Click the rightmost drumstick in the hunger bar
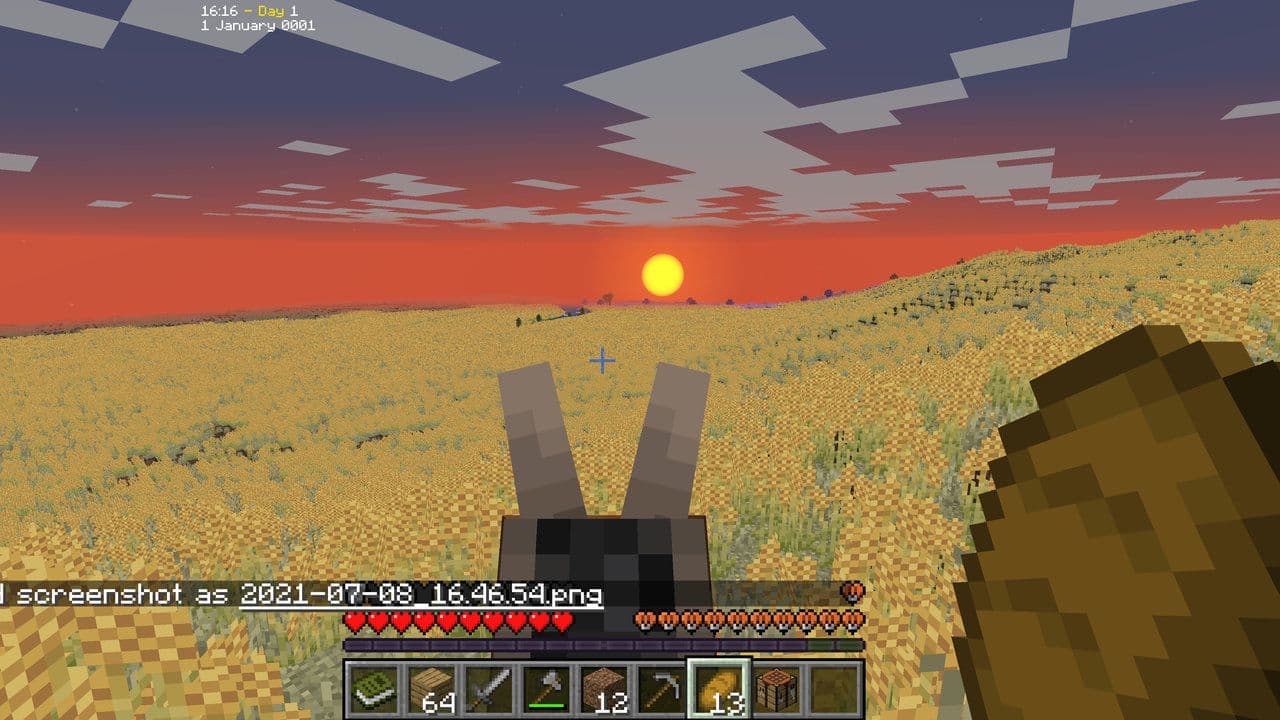 coord(853,621)
